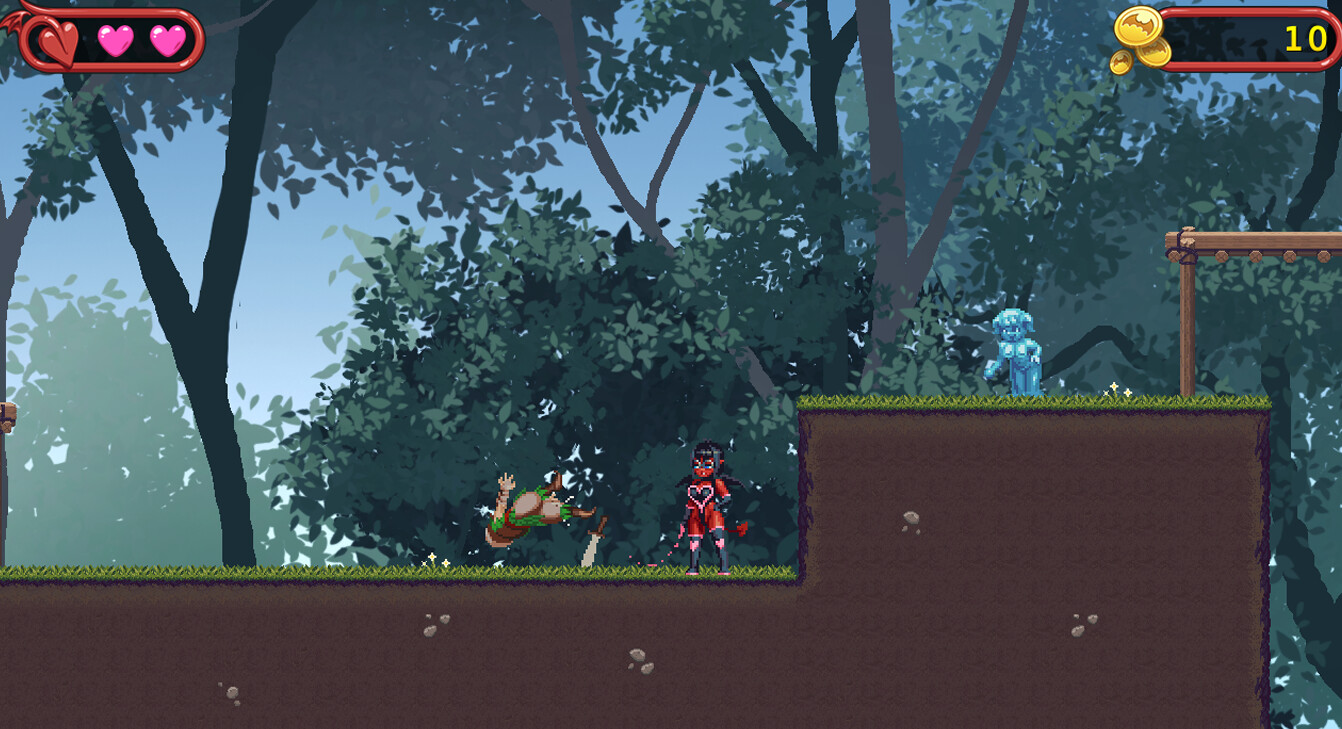The image size is (1342, 729).
Task: Click the stacked bat-emblem coin icon
Action: pyautogui.click(x=1137, y=28)
